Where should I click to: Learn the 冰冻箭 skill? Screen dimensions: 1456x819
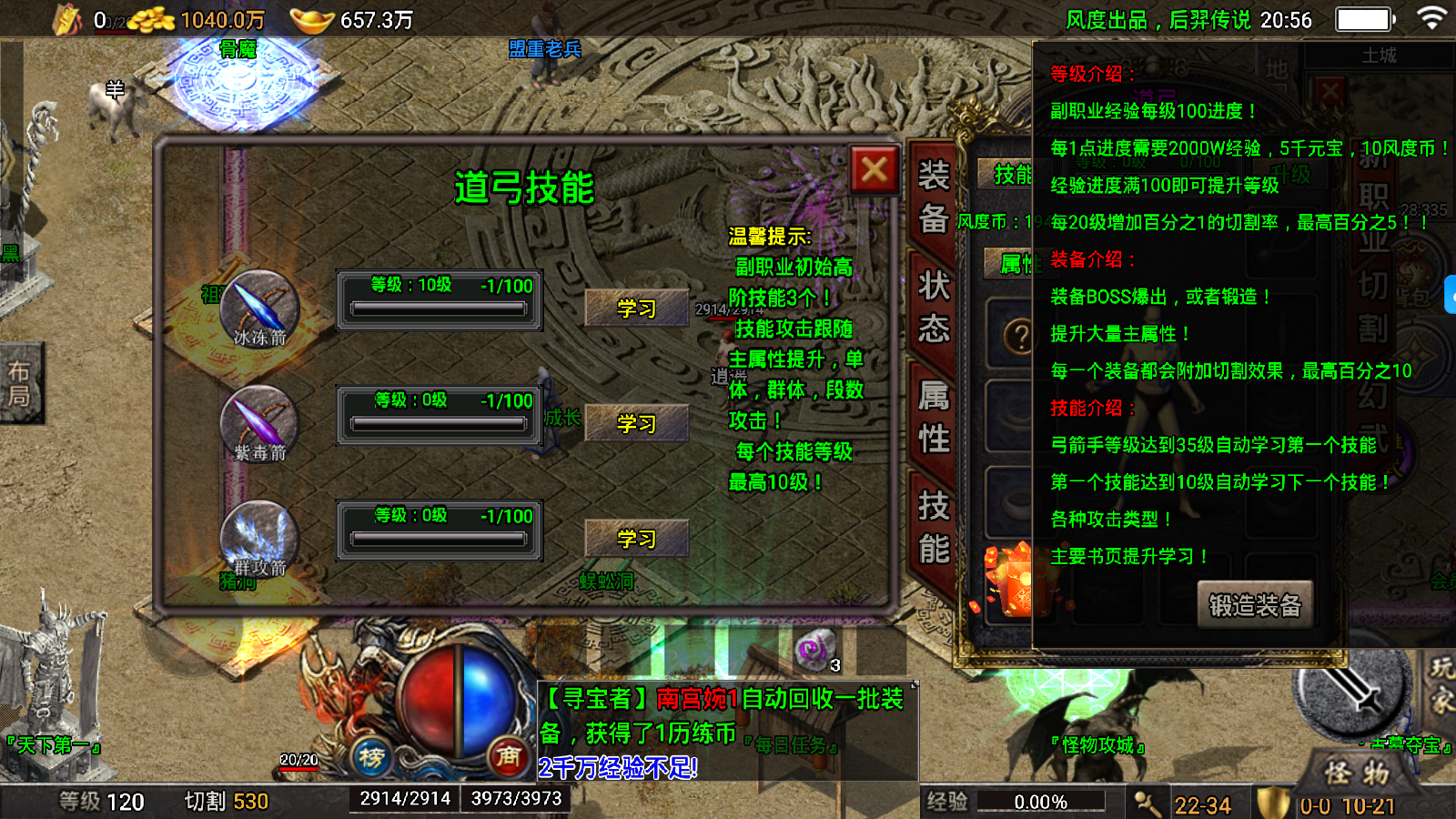636,308
